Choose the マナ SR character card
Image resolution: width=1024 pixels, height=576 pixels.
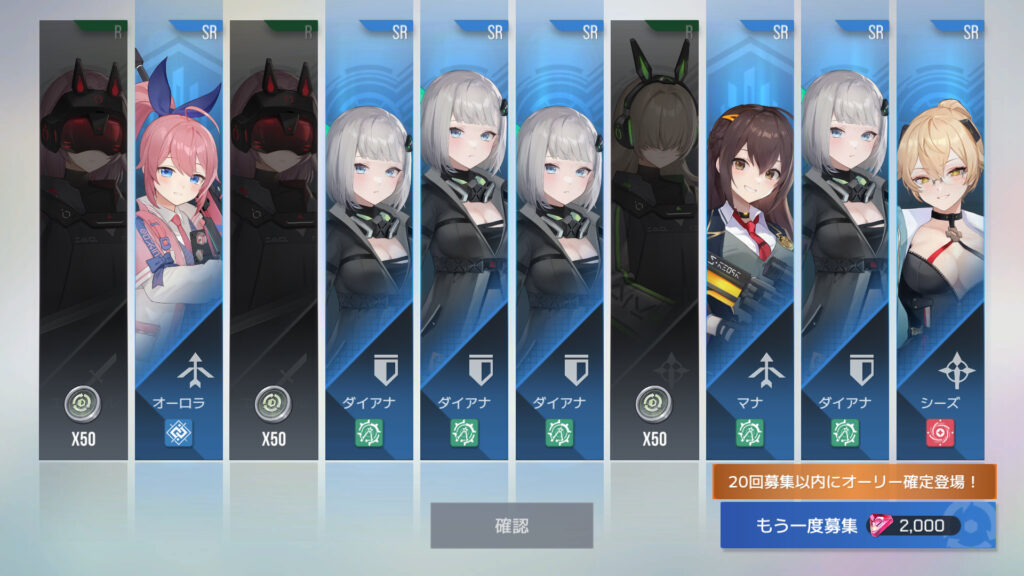753,240
